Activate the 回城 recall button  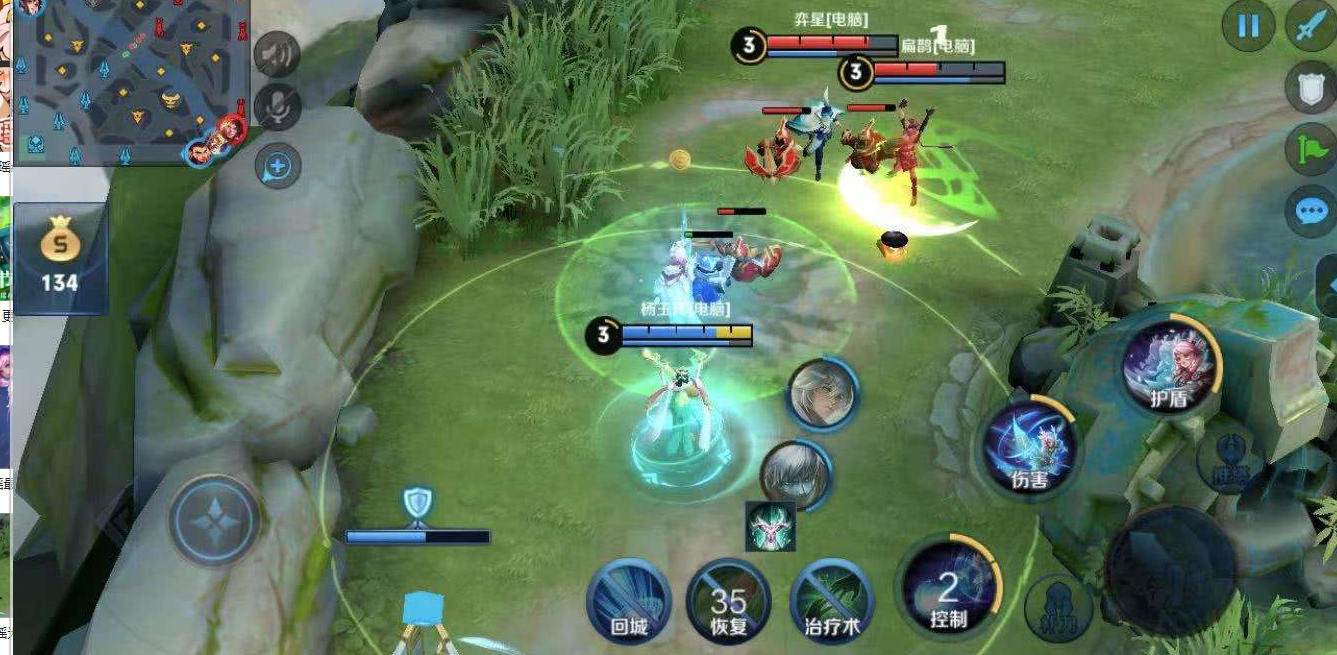[629, 600]
